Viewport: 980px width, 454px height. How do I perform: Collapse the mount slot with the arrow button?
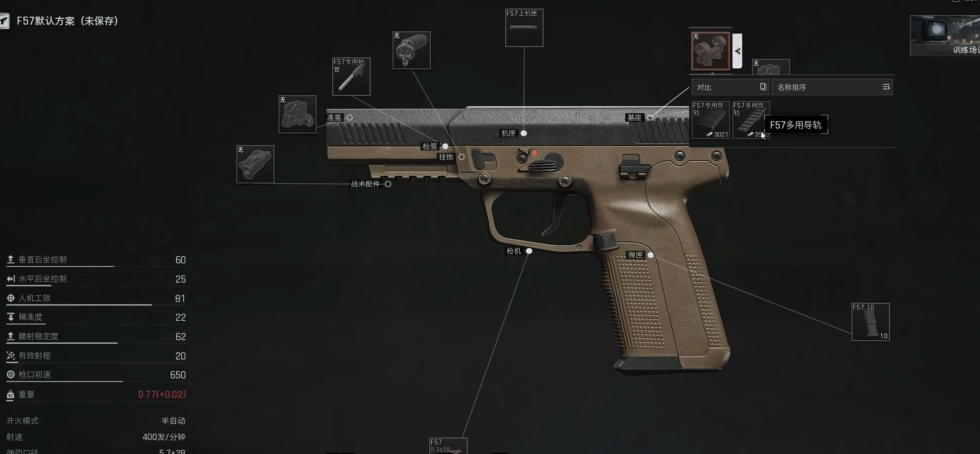click(x=737, y=49)
